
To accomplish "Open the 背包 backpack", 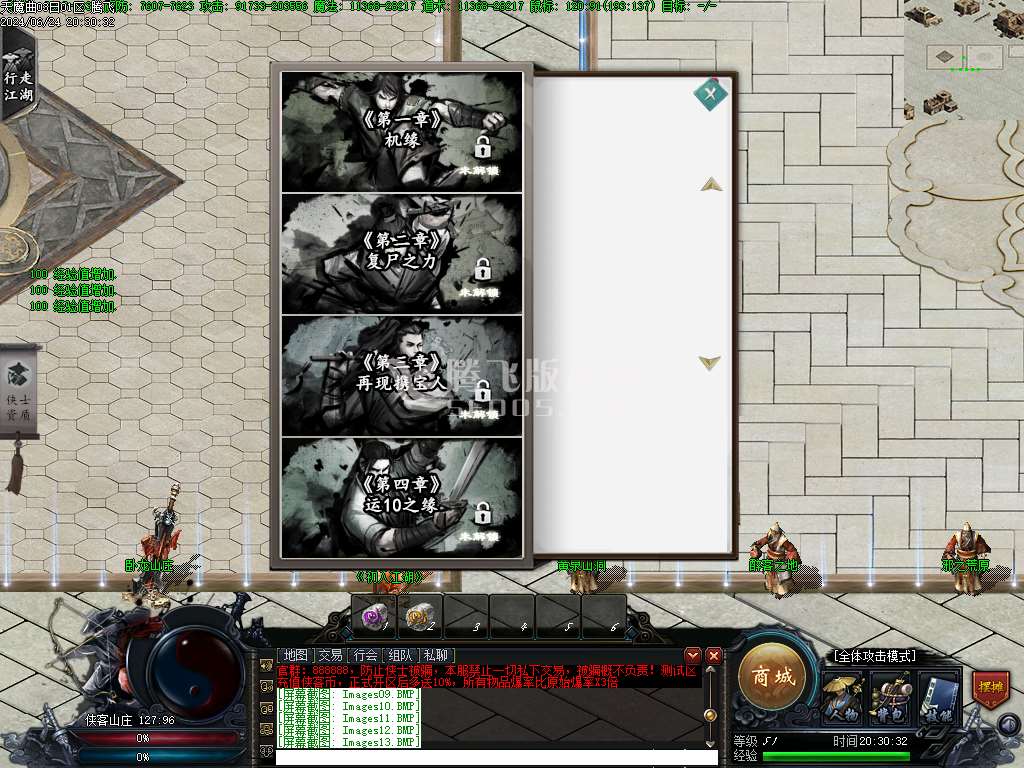I will (x=889, y=697).
